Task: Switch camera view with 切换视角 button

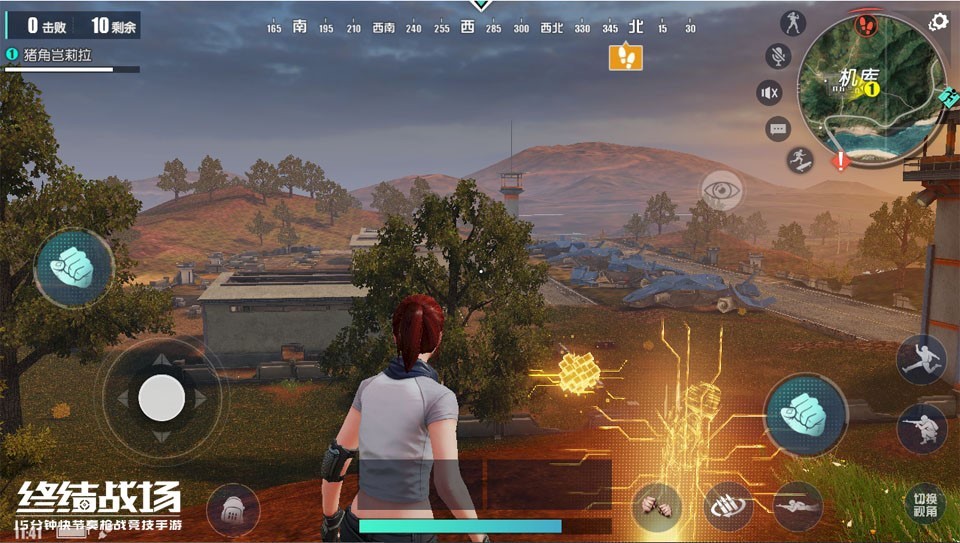Action: [x=925, y=505]
